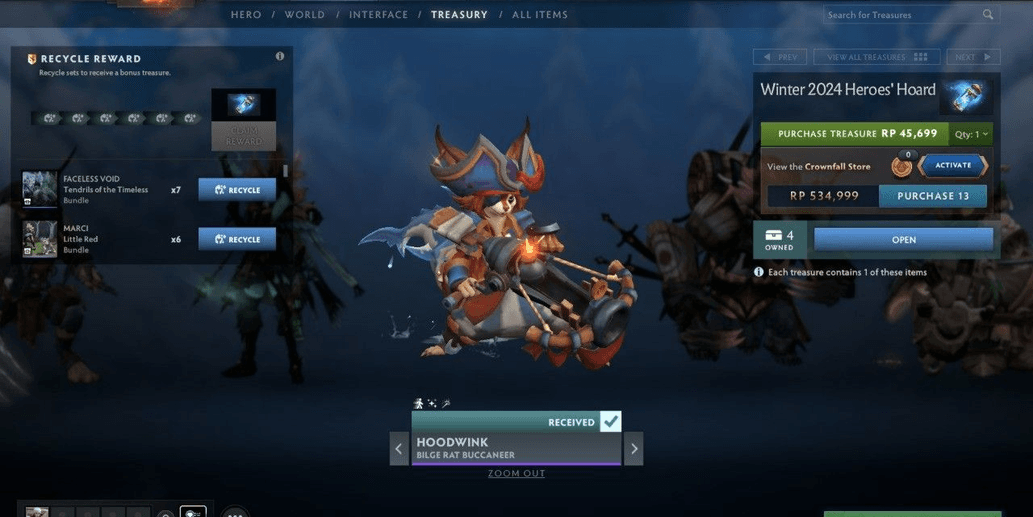The image size is (1033, 517).
Task: Open the World tab
Action: (304, 15)
